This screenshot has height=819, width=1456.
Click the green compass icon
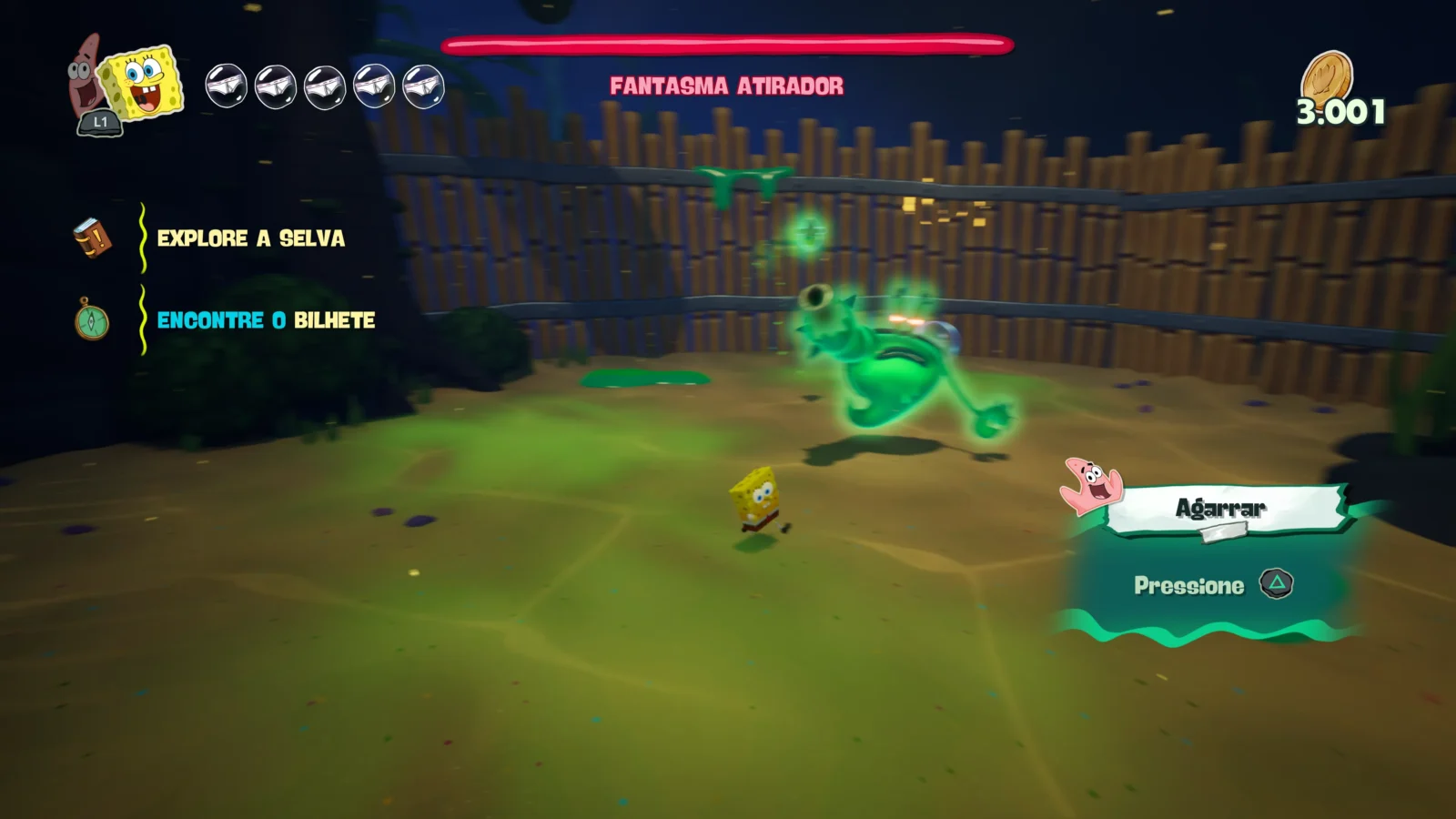(x=91, y=320)
